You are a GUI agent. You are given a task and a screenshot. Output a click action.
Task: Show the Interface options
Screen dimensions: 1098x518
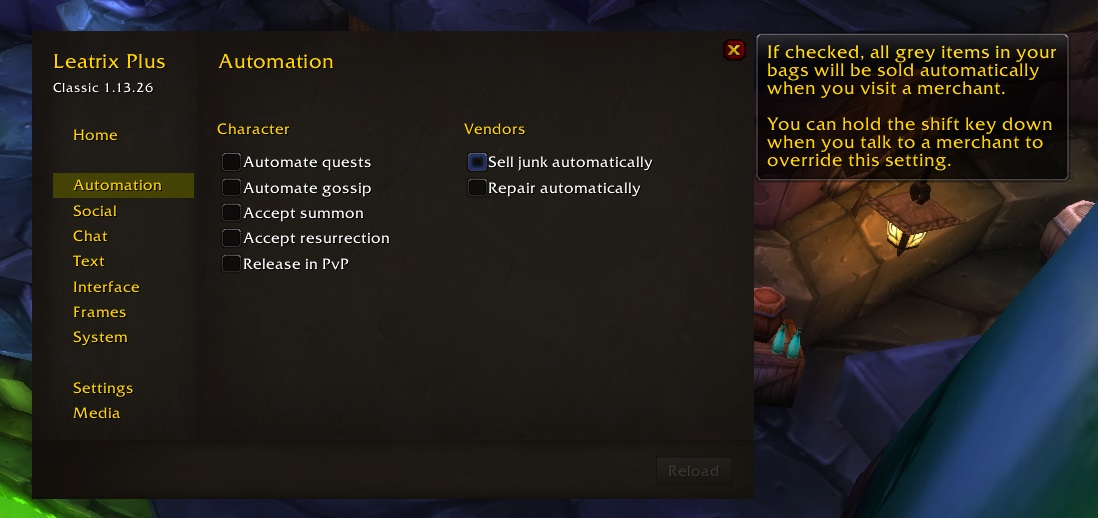106,287
